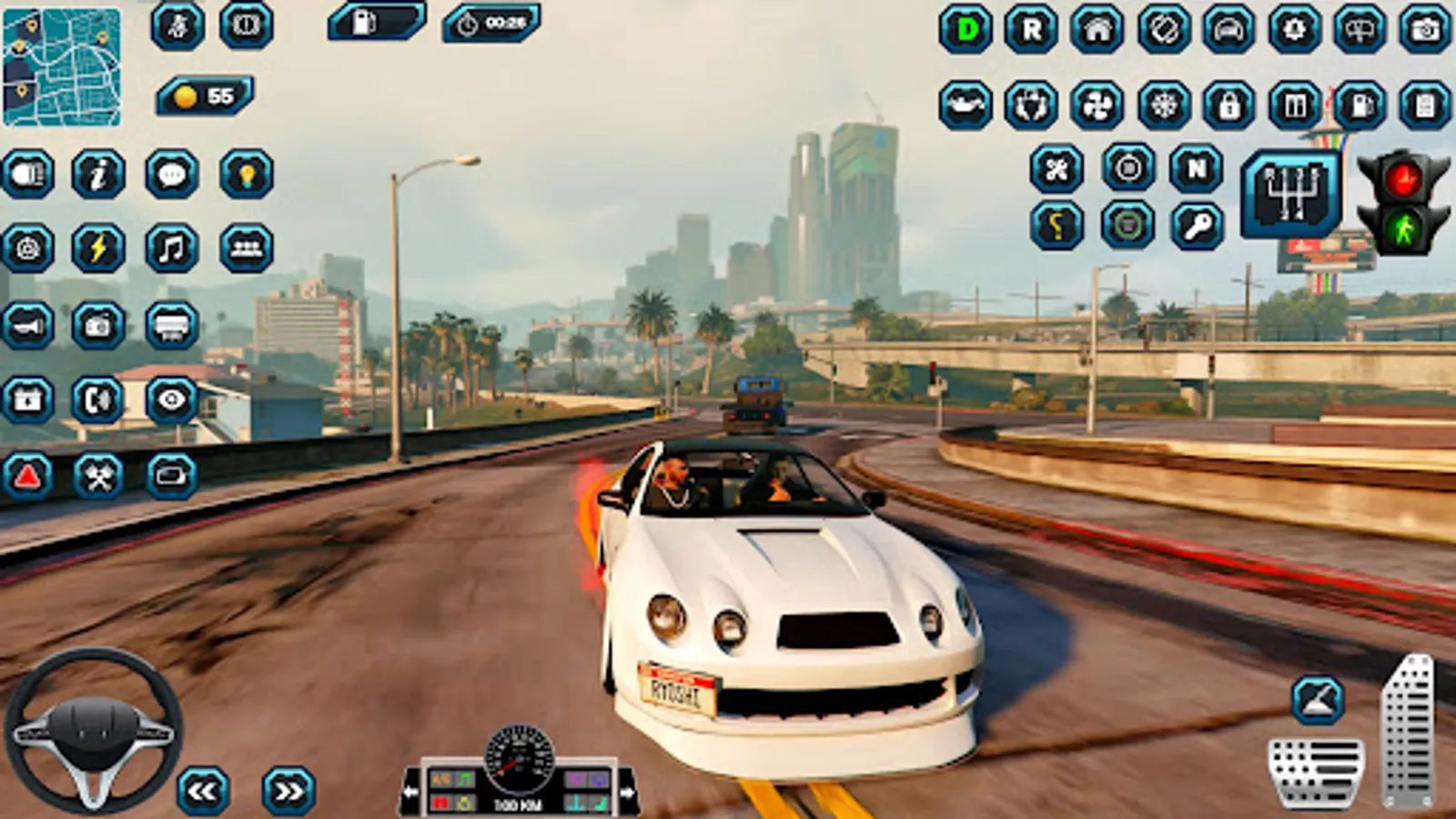Open the camera snapshot button
The image size is (1456, 819).
1425,30
